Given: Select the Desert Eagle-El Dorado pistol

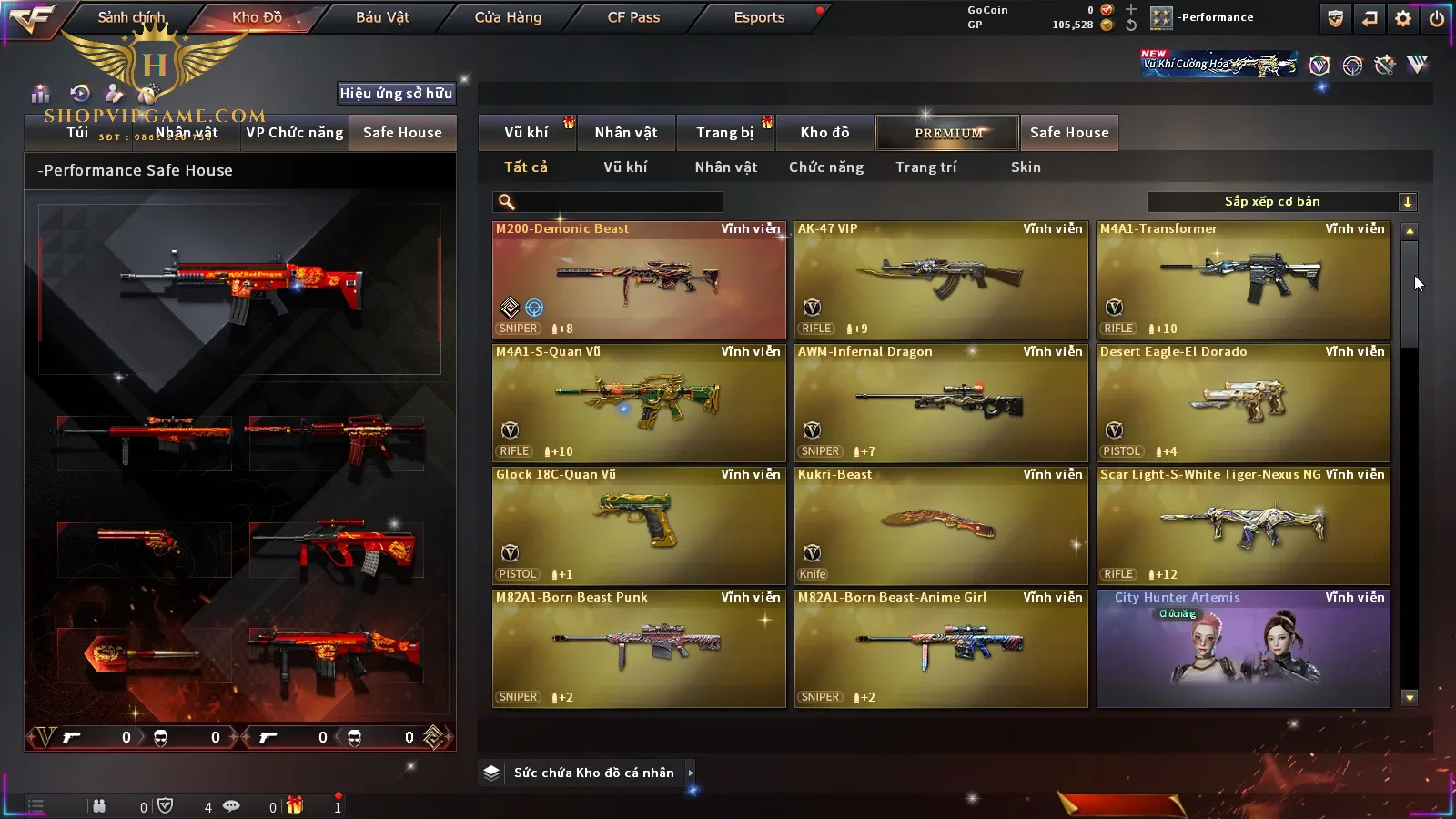Looking at the screenshot, I should tap(1243, 403).
